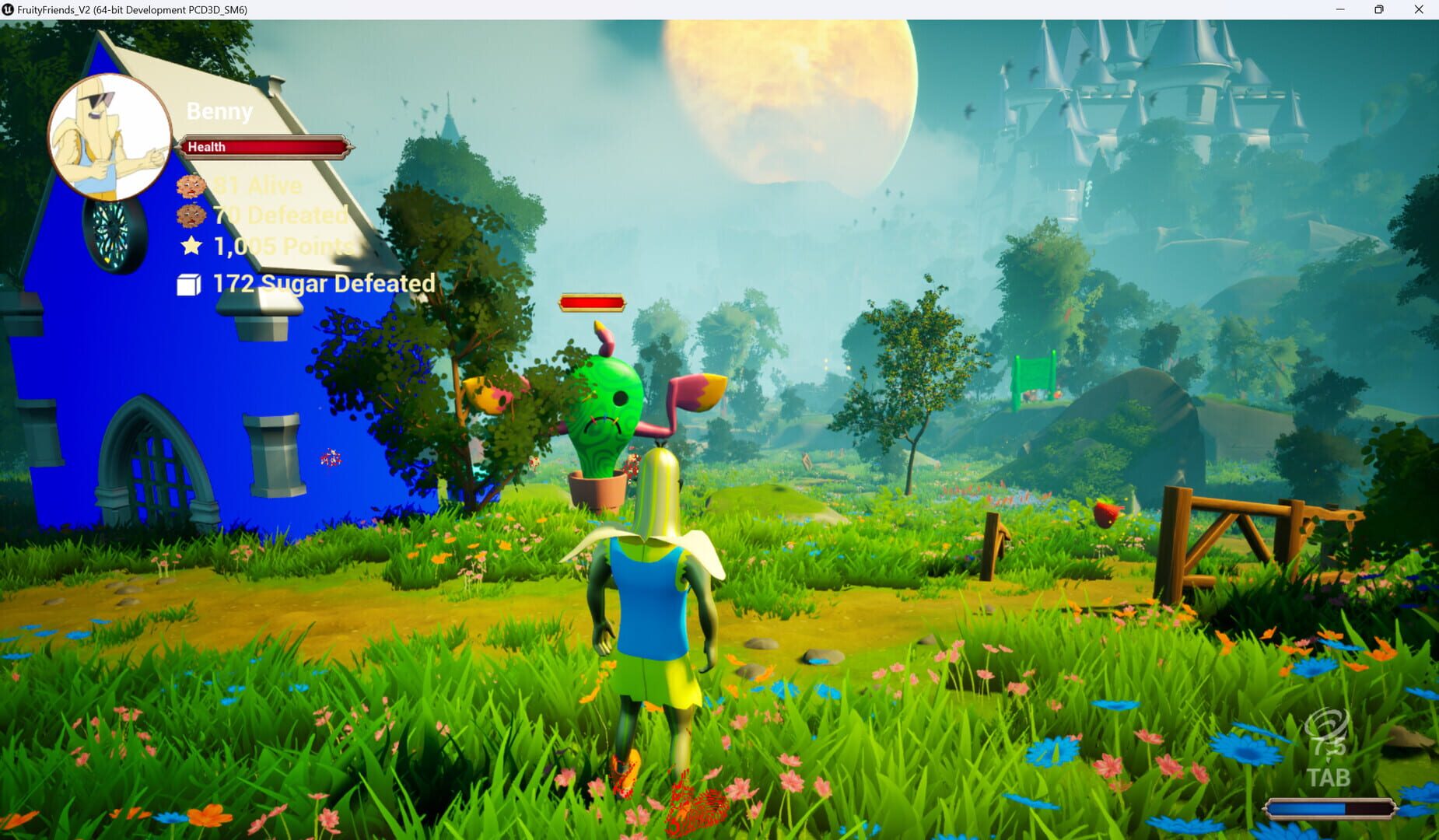Click the defeated virus icon next to "70 Defeated"

tap(191, 215)
